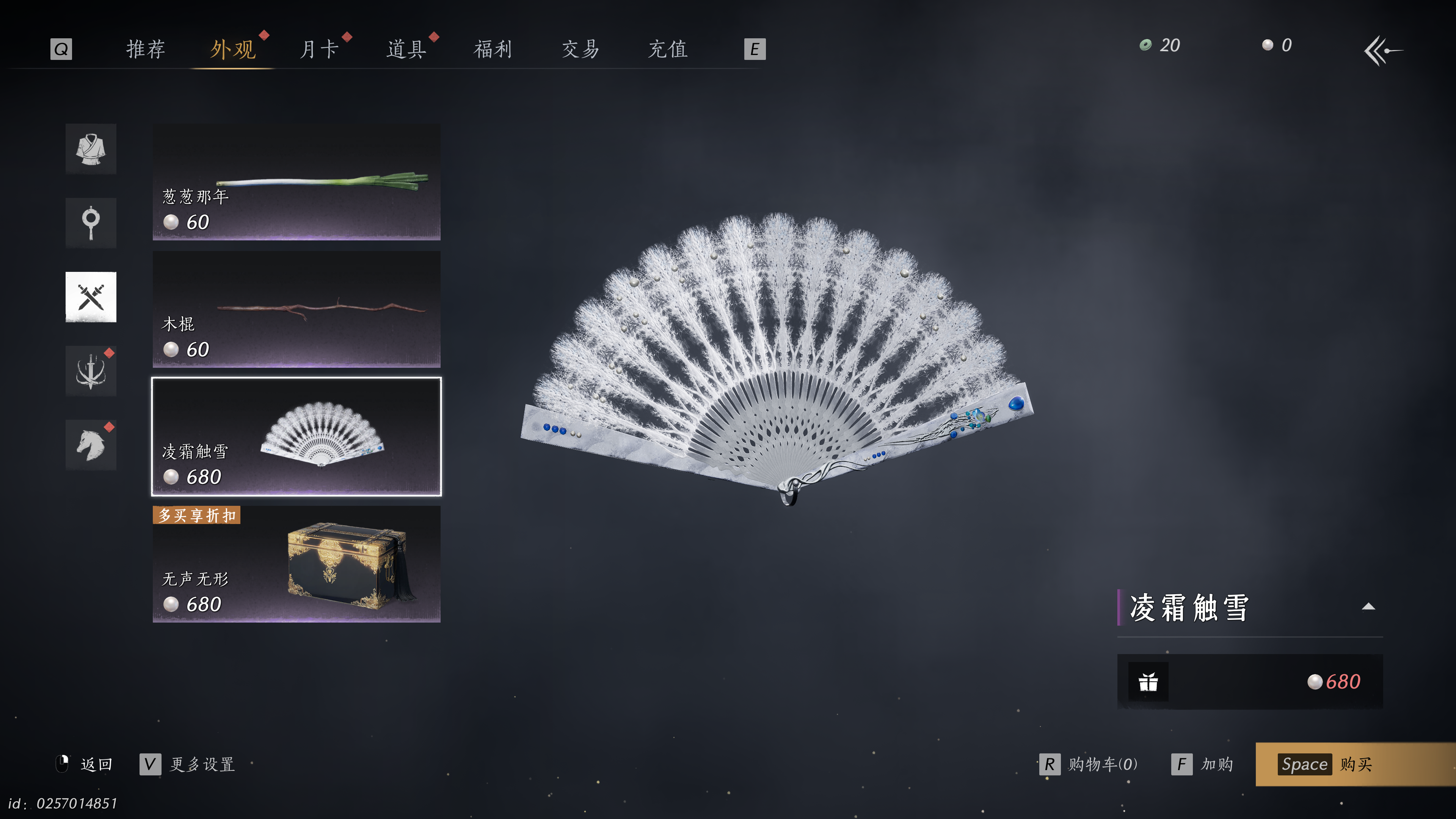Open the 交易 tab
Viewport: 1456px width, 819px height.
pyautogui.click(x=580, y=49)
